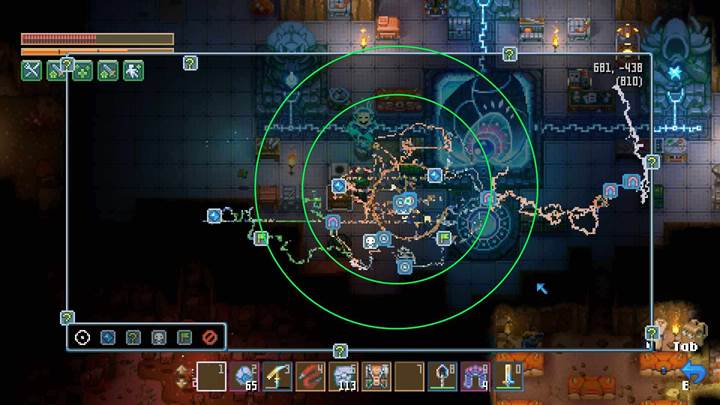This screenshot has height=405, width=720.
Task: Select the pickaxe in hotbar slot 3
Action: (x=277, y=377)
